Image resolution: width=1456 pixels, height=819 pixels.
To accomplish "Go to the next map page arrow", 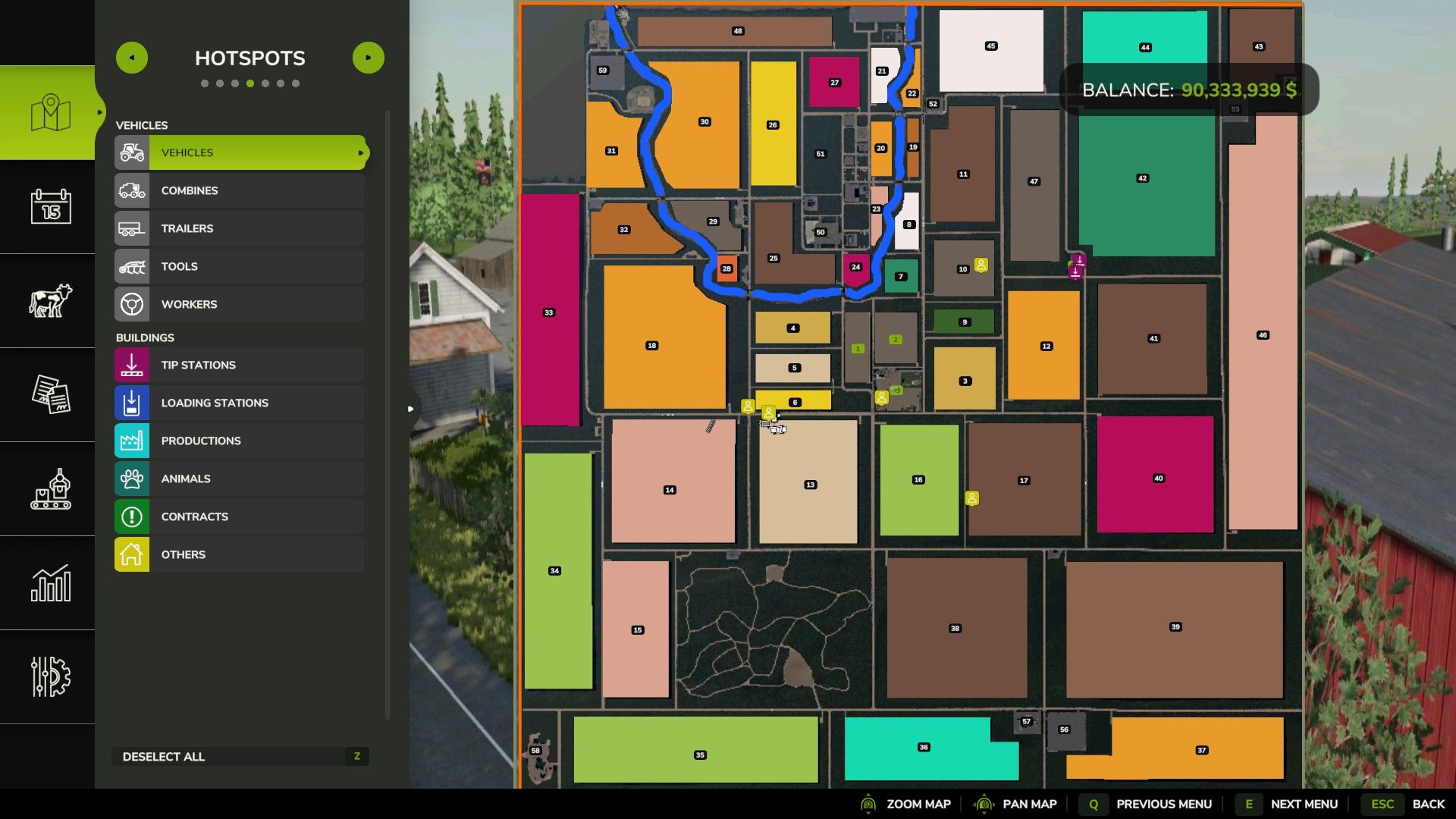I will tap(369, 58).
